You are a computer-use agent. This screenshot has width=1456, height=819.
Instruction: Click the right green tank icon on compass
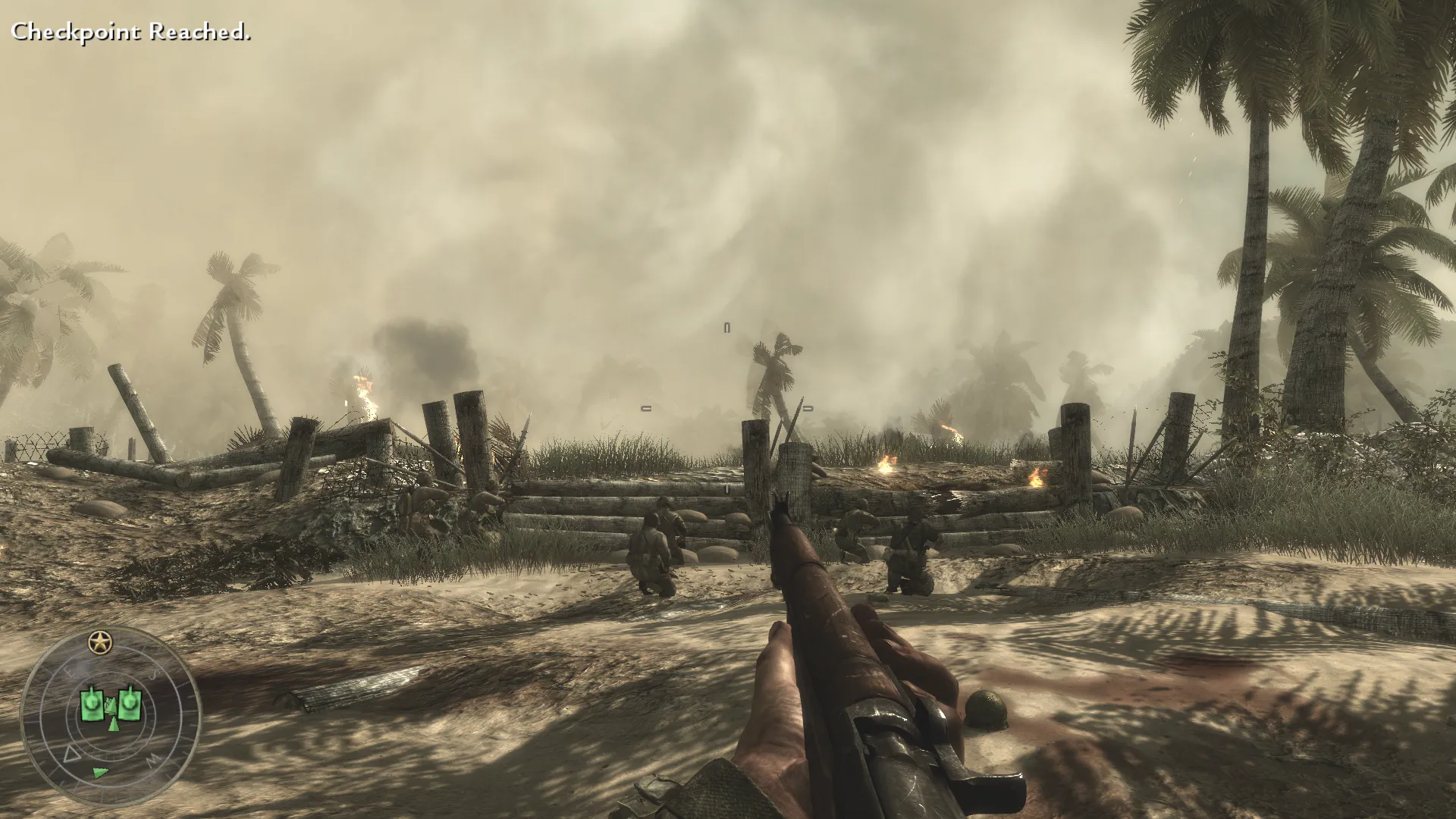(x=130, y=703)
